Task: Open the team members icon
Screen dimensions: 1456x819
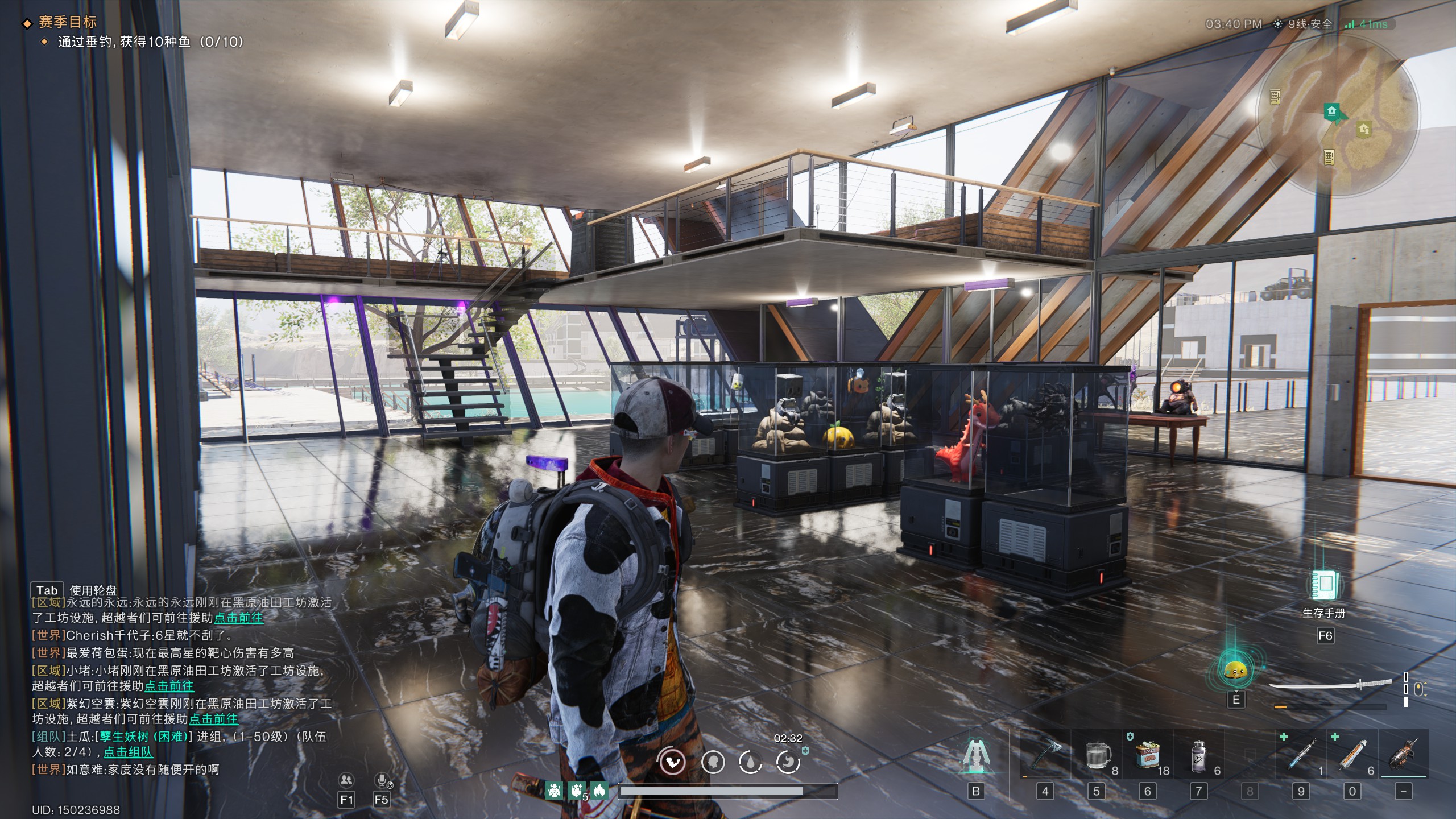Action: 346,780
